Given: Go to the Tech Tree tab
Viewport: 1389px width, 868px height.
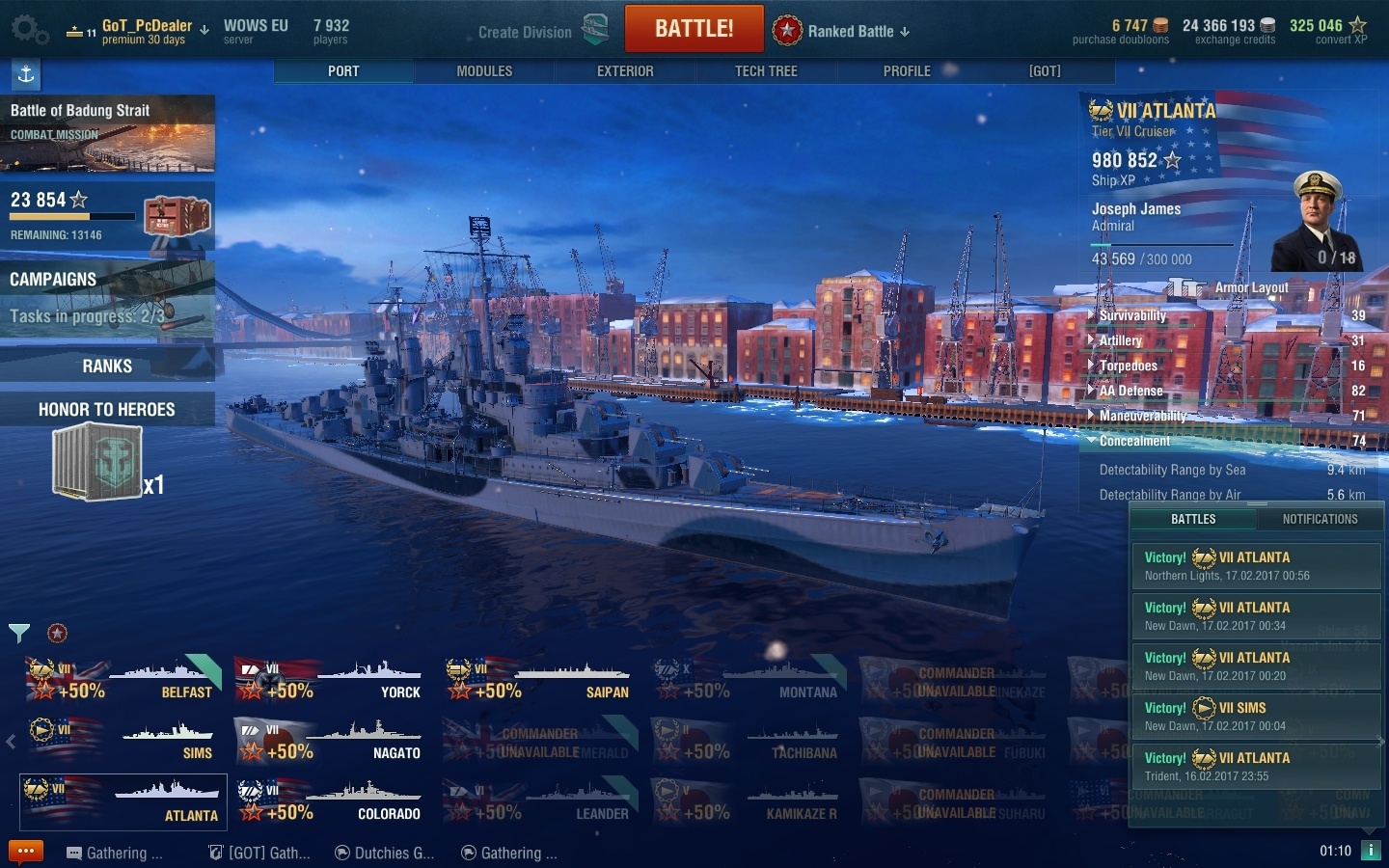Looking at the screenshot, I should click(x=766, y=71).
